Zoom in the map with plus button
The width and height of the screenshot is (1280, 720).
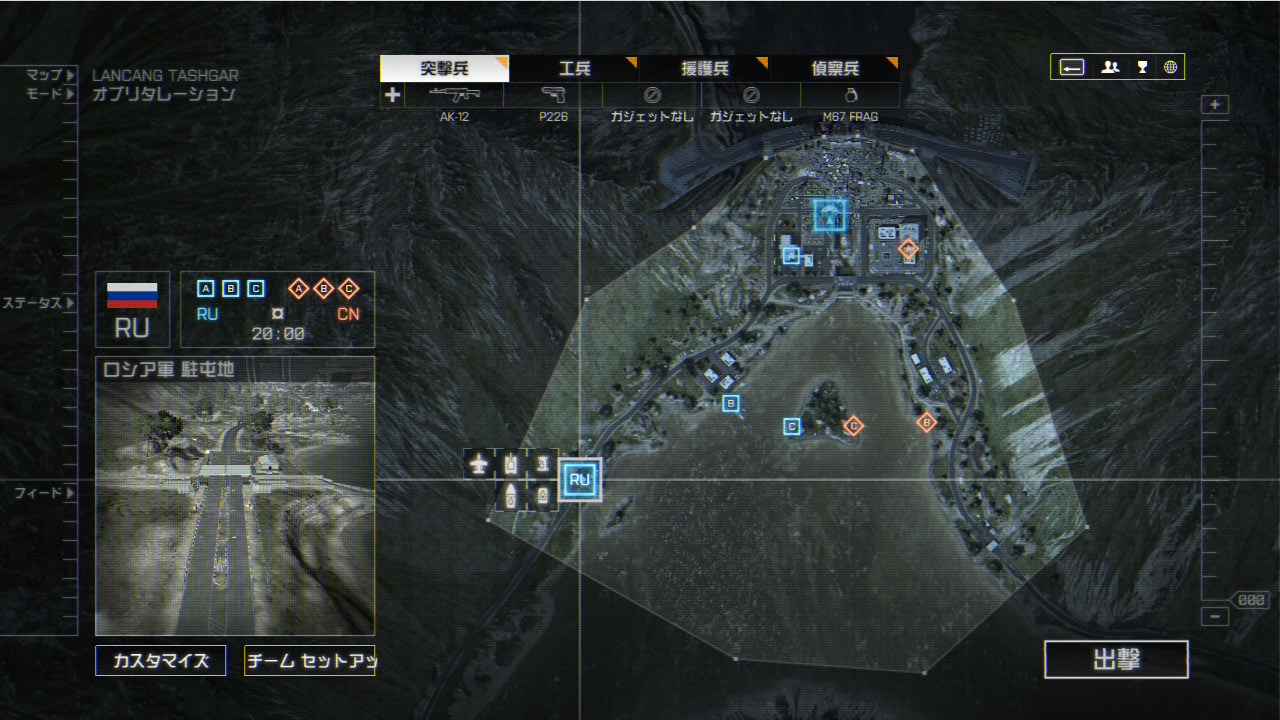tap(1215, 105)
